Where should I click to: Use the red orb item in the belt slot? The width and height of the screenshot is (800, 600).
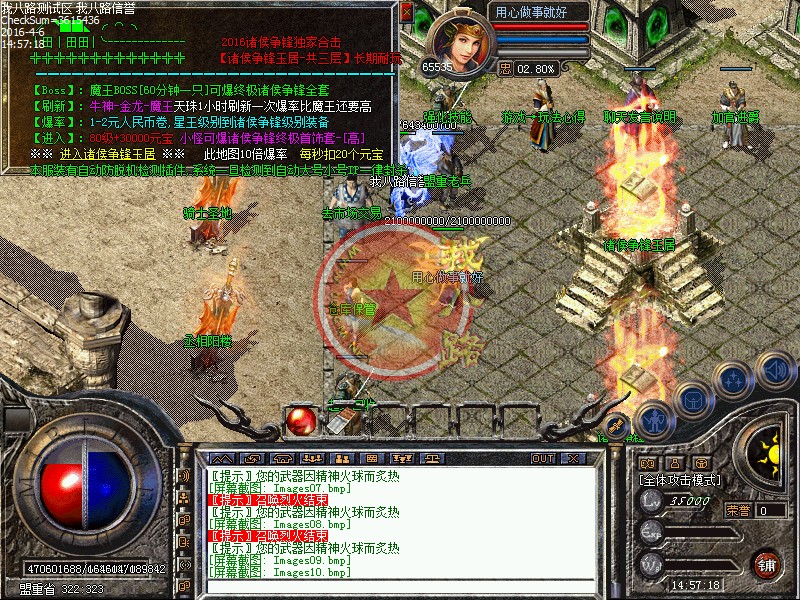pos(300,421)
